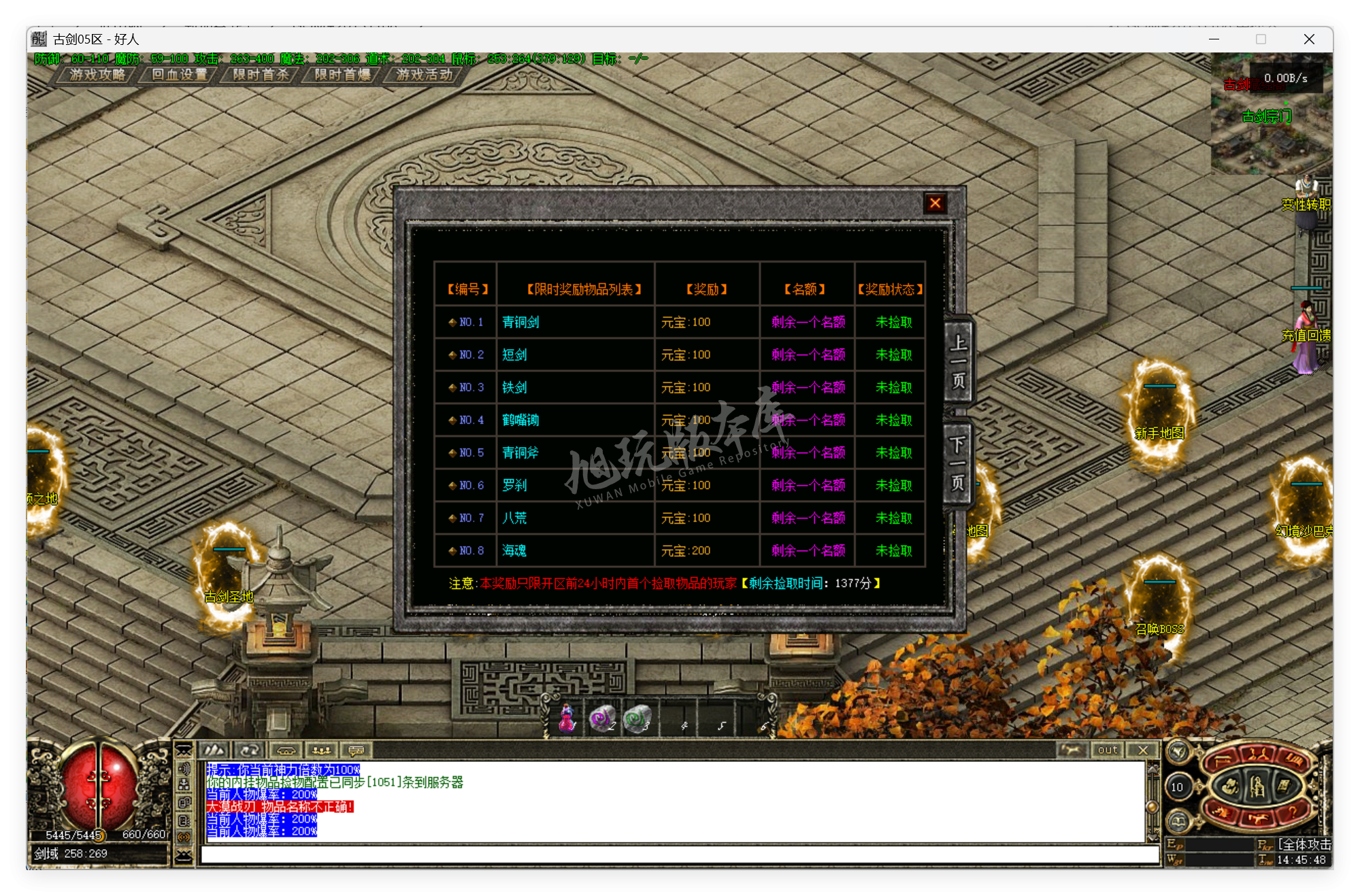Collapse the chat panel with the bottom arrow icon
Screen dimensions: 1360x896
(183, 856)
